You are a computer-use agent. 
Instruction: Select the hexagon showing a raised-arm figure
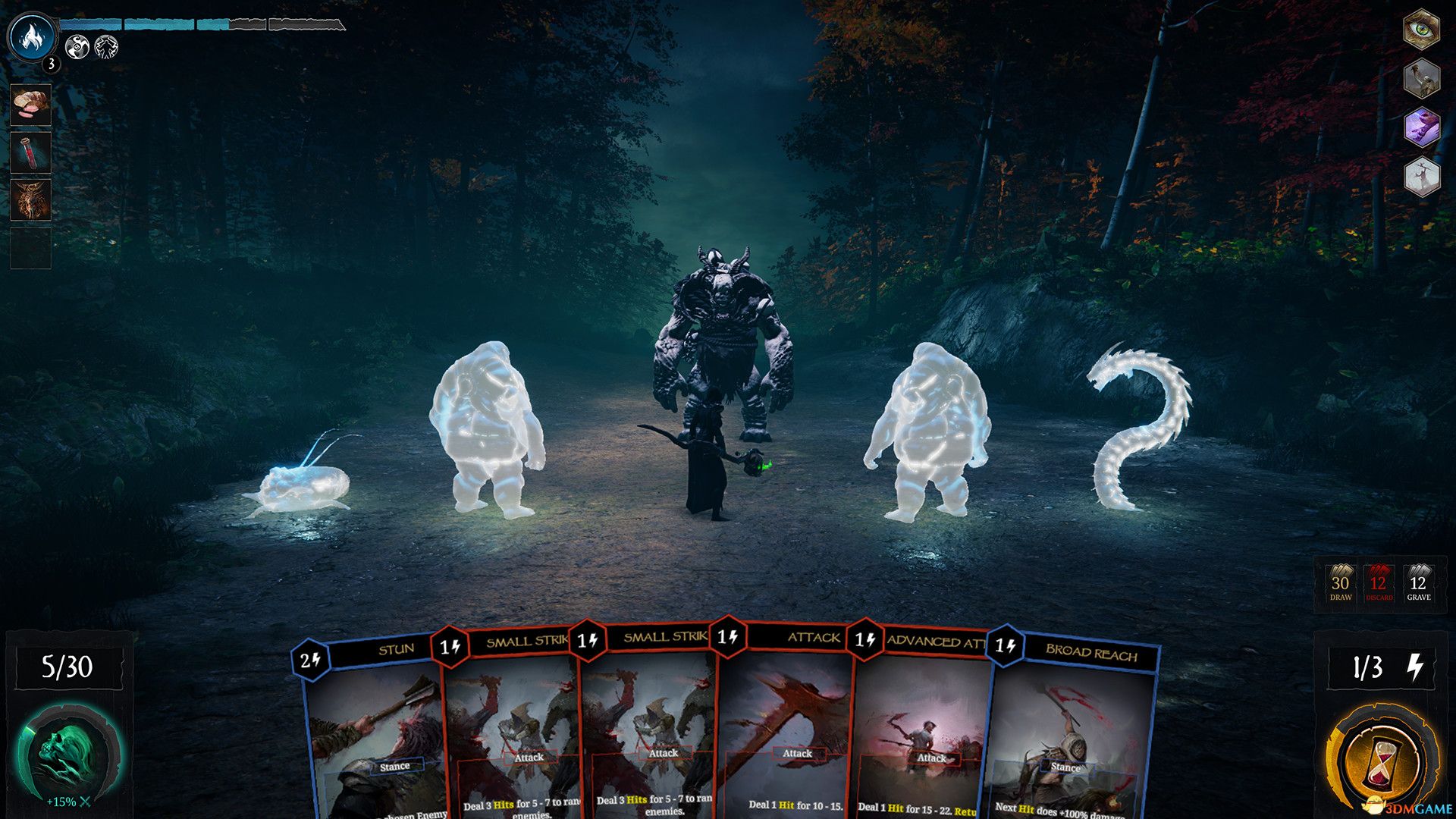(1421, 78)
